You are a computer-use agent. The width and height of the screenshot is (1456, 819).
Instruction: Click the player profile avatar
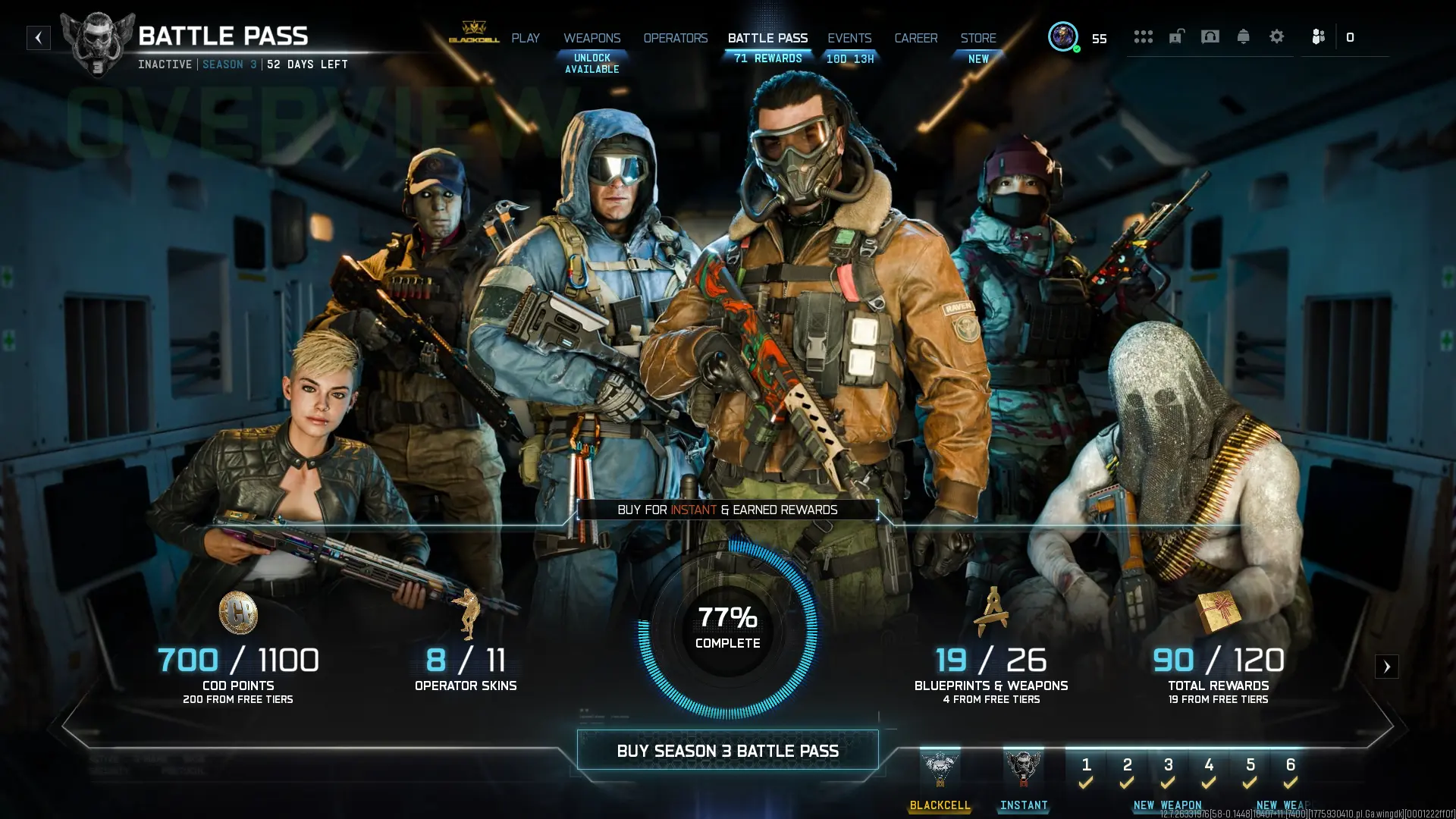point(1062,36)
